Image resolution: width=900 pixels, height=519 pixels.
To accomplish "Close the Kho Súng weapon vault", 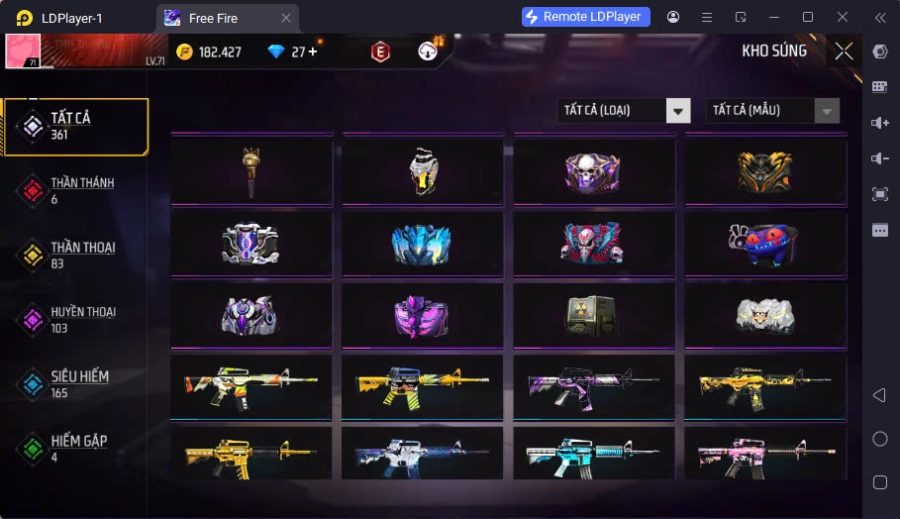I will (x=844, y=51).
